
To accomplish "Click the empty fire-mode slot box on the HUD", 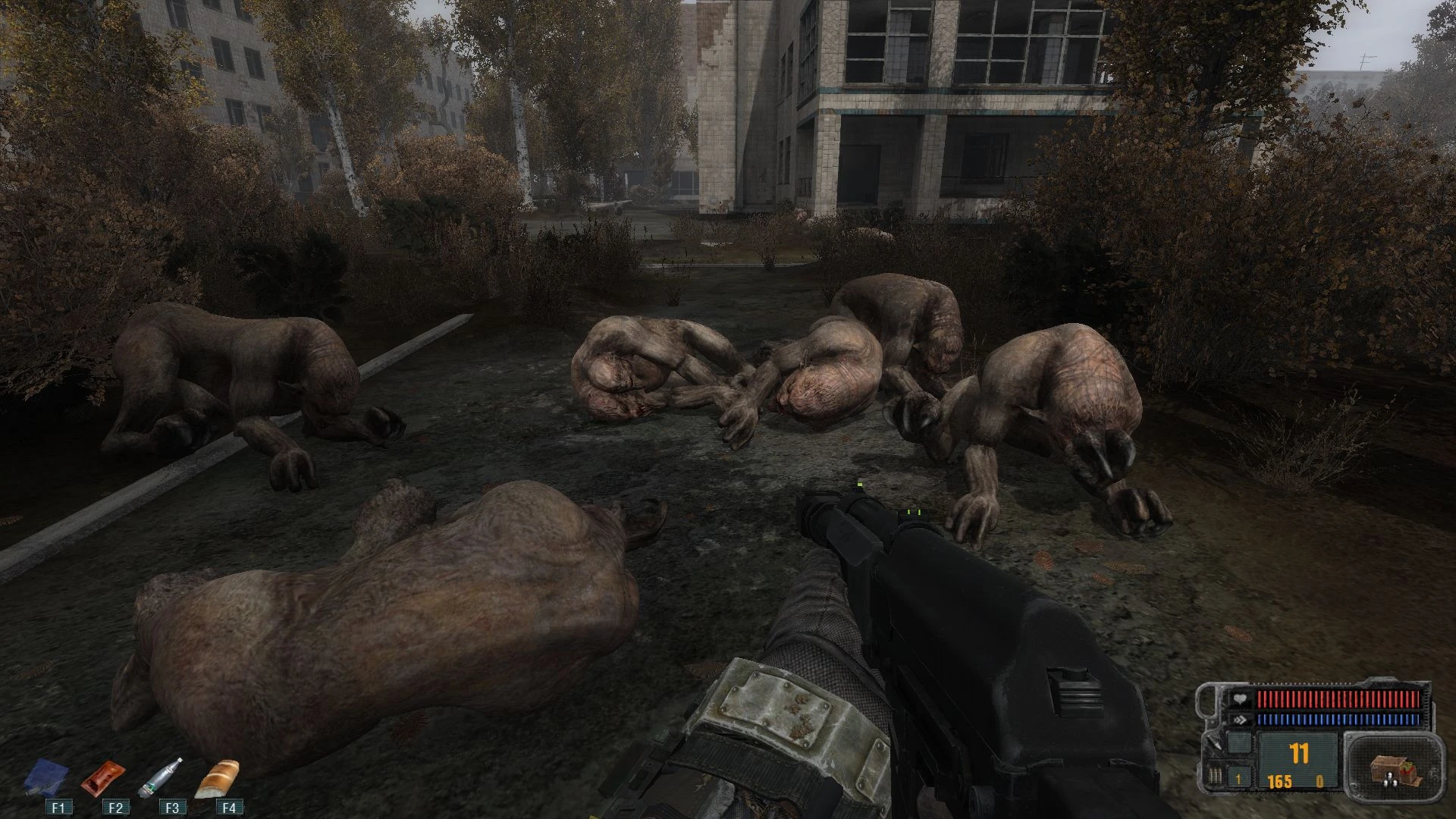I will 1239,742.
